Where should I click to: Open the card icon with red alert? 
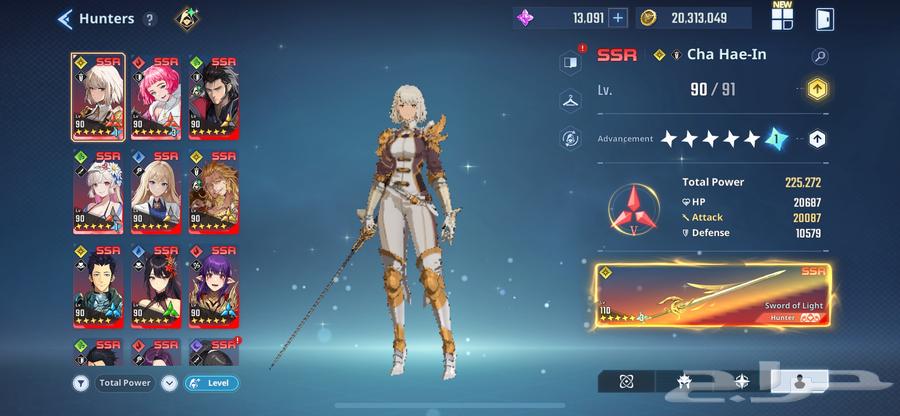pyautogui.click(x=571, y=62)
